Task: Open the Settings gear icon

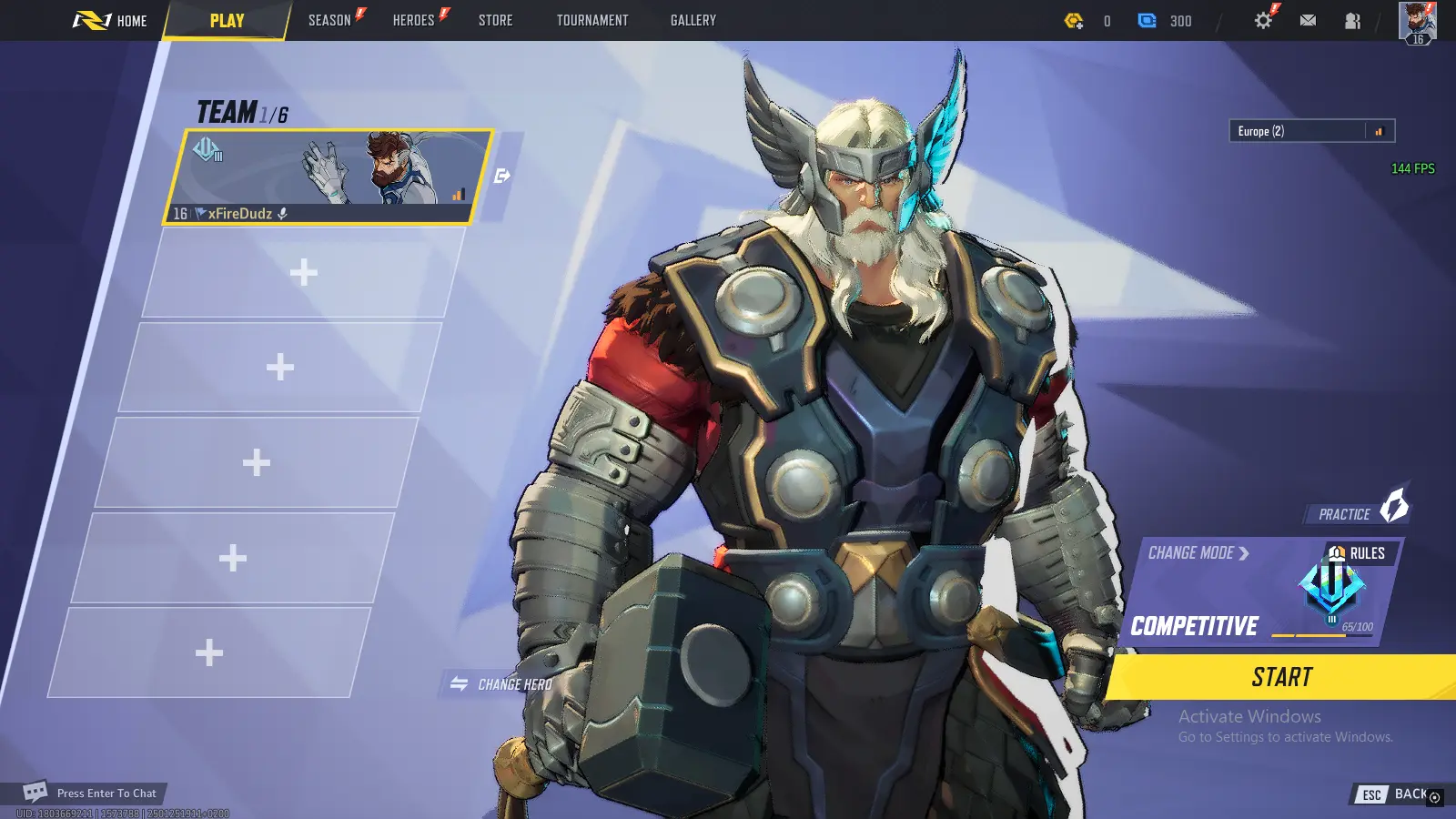Action: point(1263,19)
